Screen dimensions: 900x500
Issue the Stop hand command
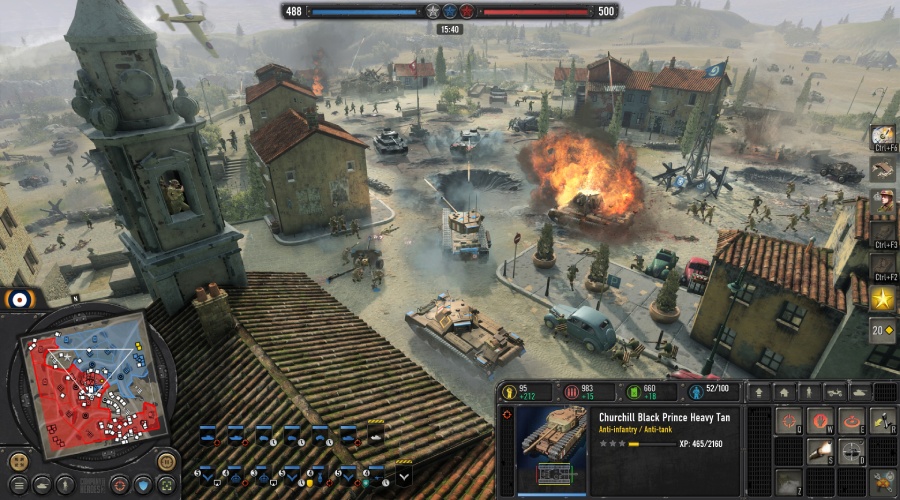click(821, 421)
